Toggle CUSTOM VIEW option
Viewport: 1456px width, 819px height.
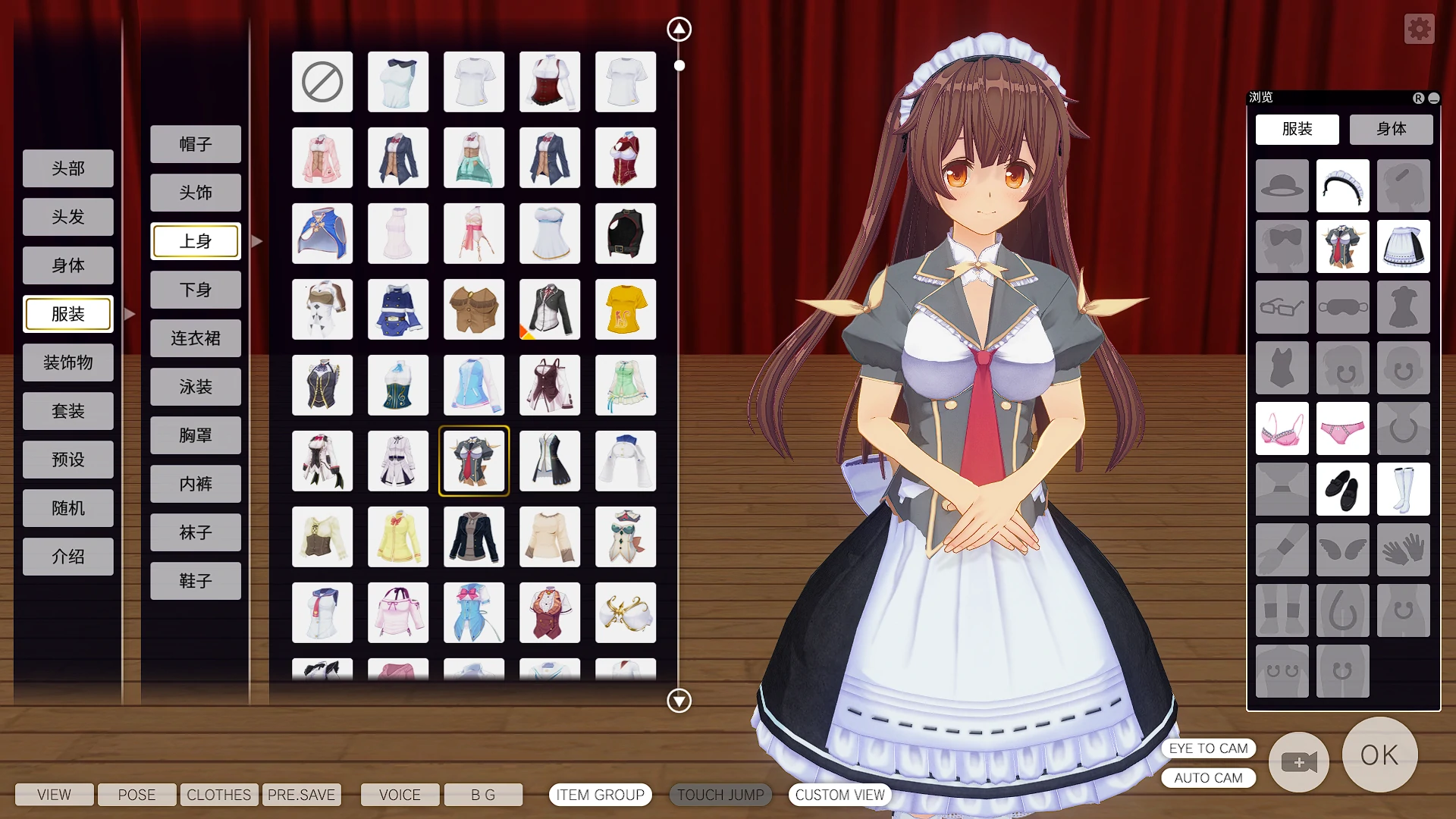pos(839,795)
